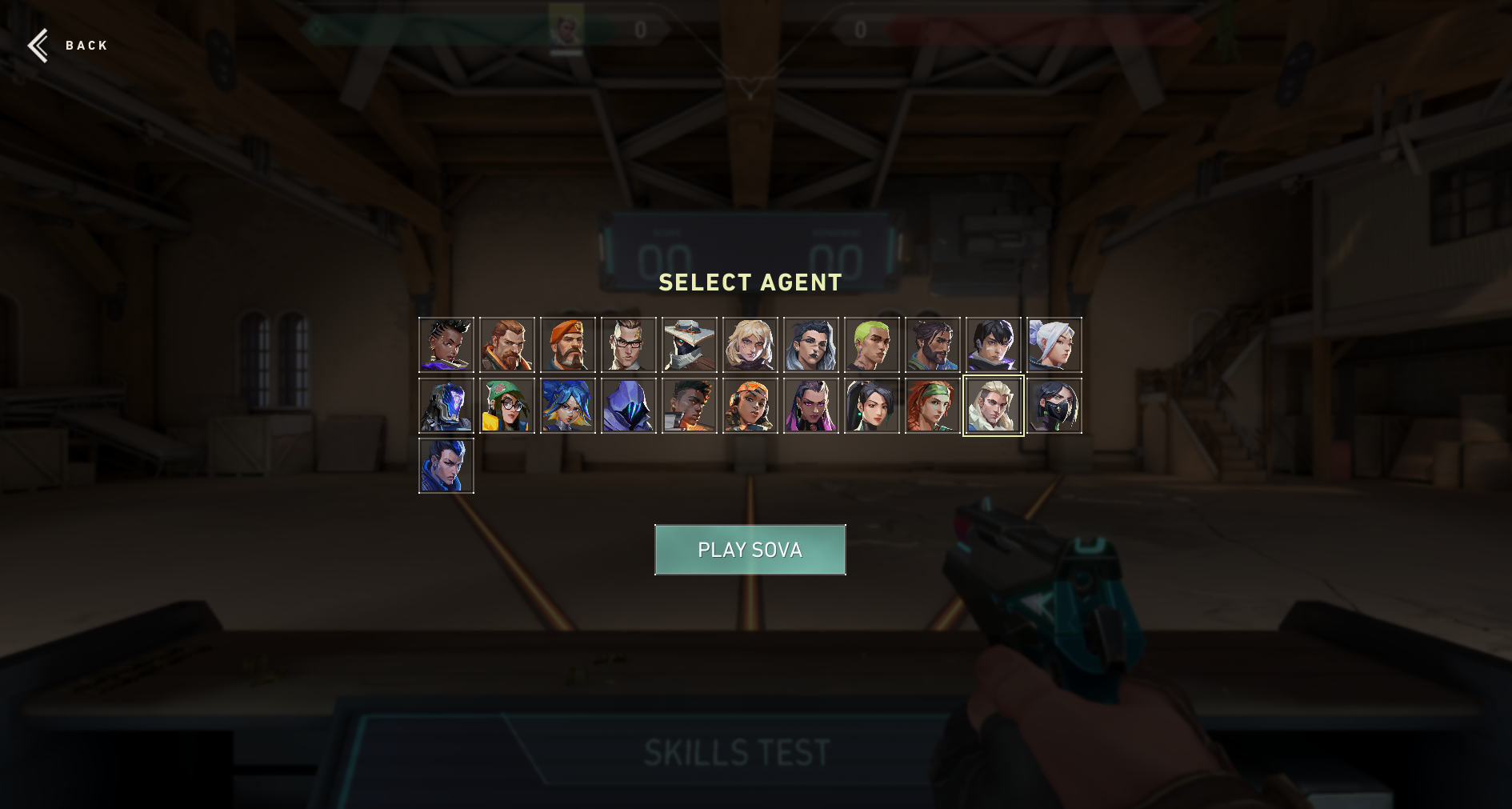This screenshot has height=809, width=1512.
Task: Deselect the highlighted Sova portrait
Action: (x=994, y=407)
